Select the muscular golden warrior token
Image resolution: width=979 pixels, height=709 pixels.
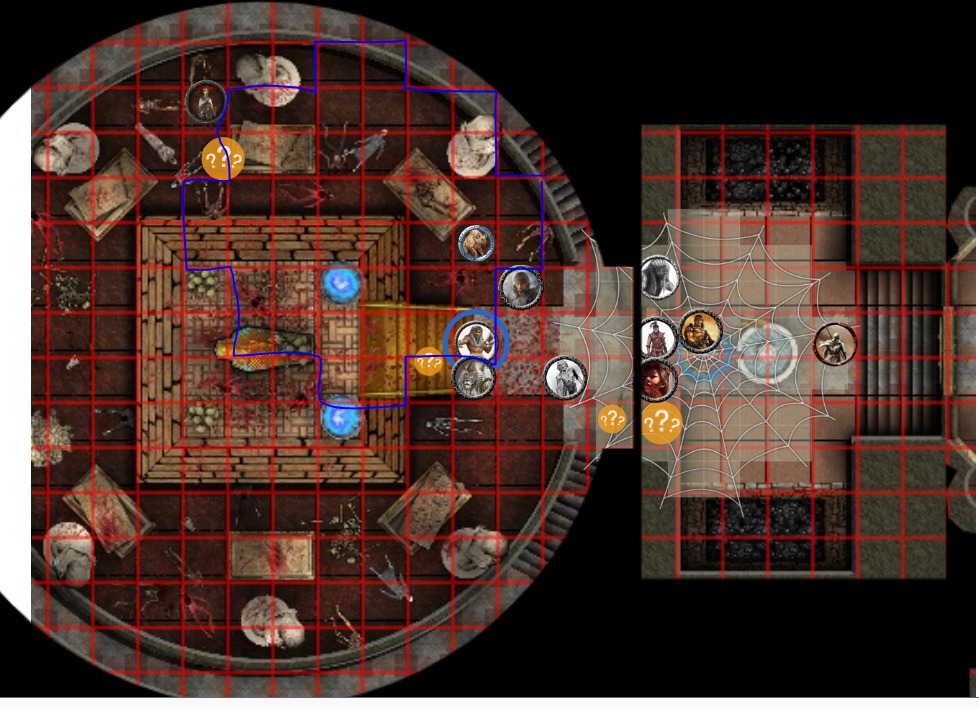[701, 332]
